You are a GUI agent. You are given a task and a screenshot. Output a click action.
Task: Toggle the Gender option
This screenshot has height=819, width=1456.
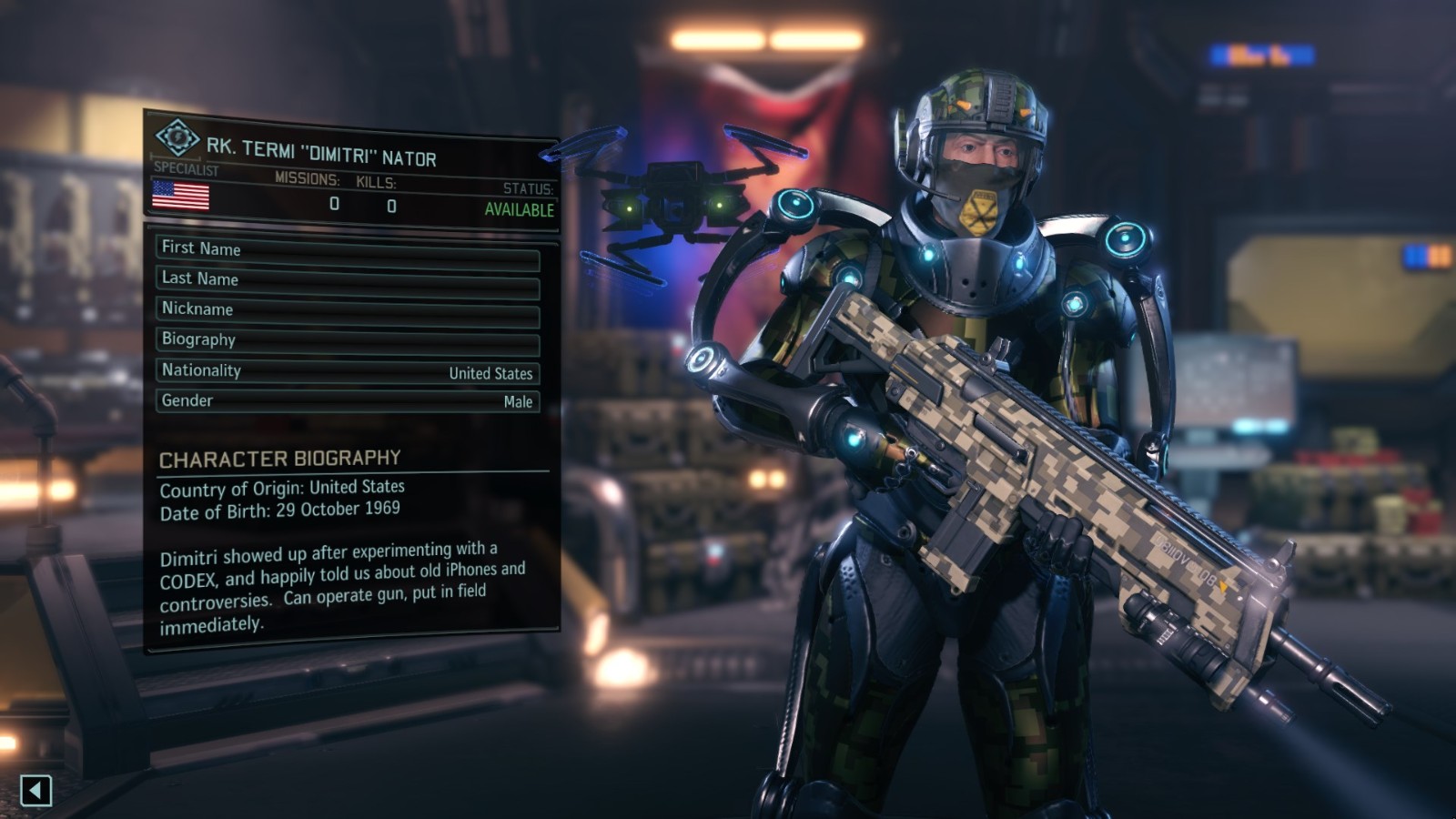[x=347, y=401]
